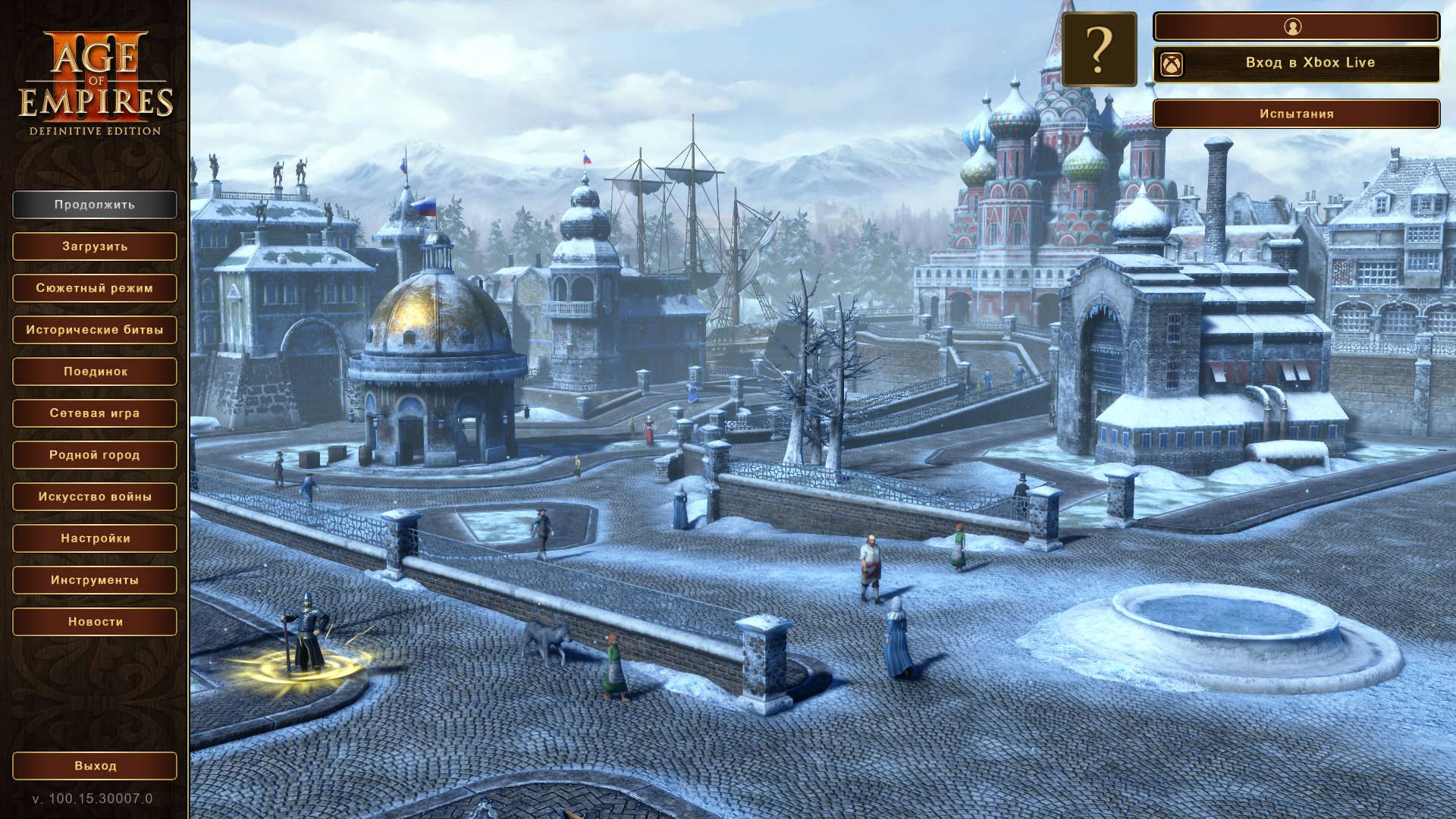The image size is (1456, 819).
Task: Click the Продолжить button
Action: point(95,205)
